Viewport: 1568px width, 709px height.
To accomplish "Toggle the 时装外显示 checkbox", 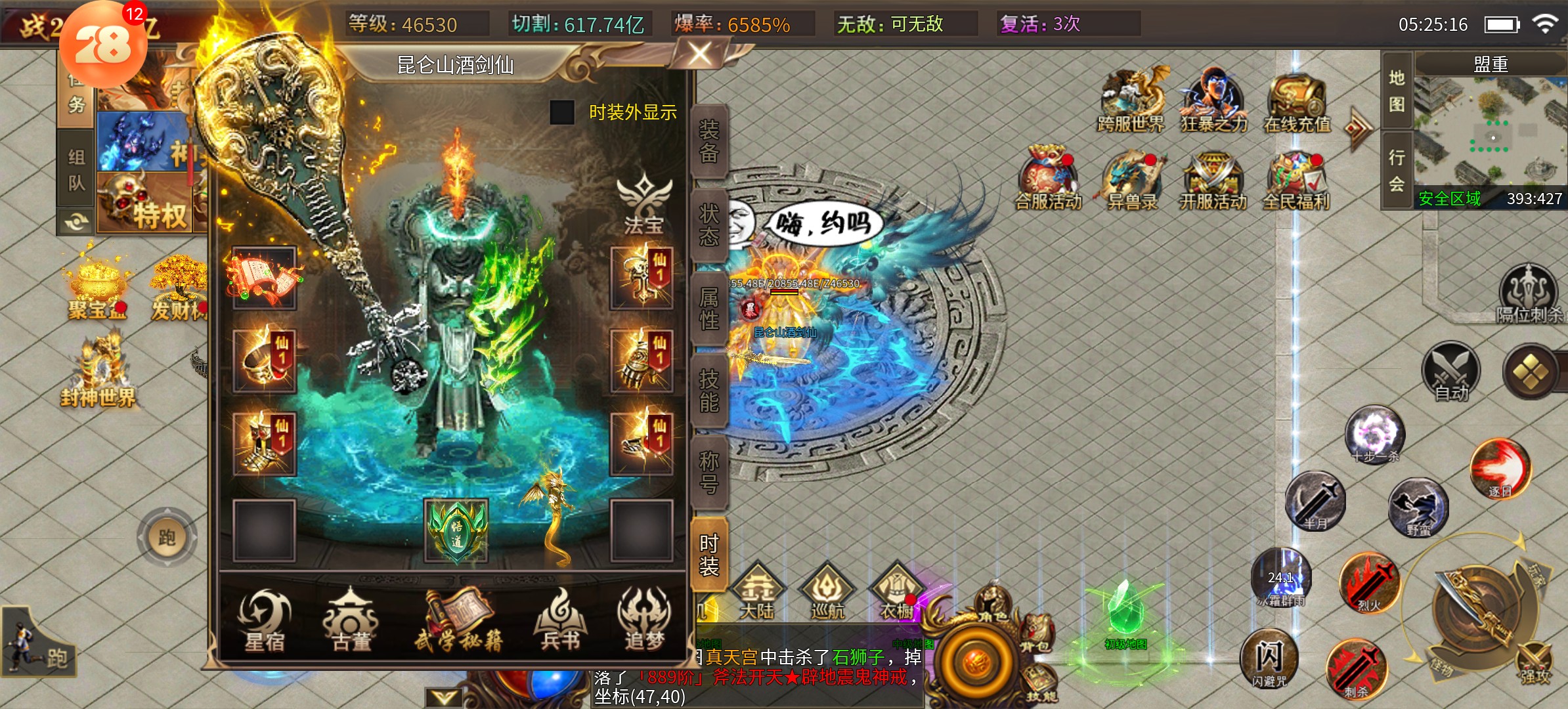I will 562,112.
